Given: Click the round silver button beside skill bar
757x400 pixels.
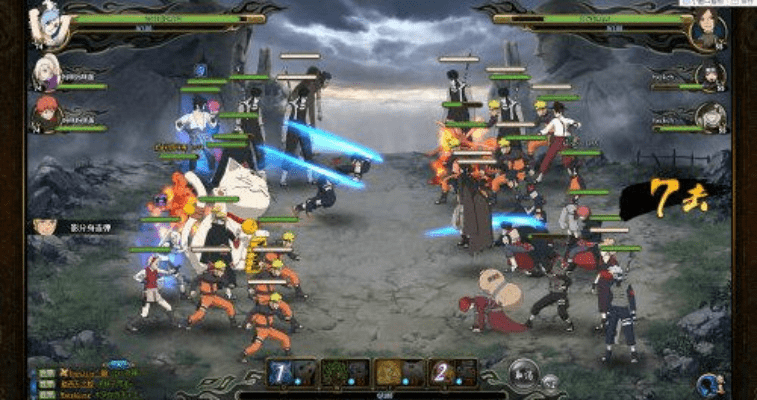Looking at the screenshot, I should pyautogui.click(x=519, y=373).
